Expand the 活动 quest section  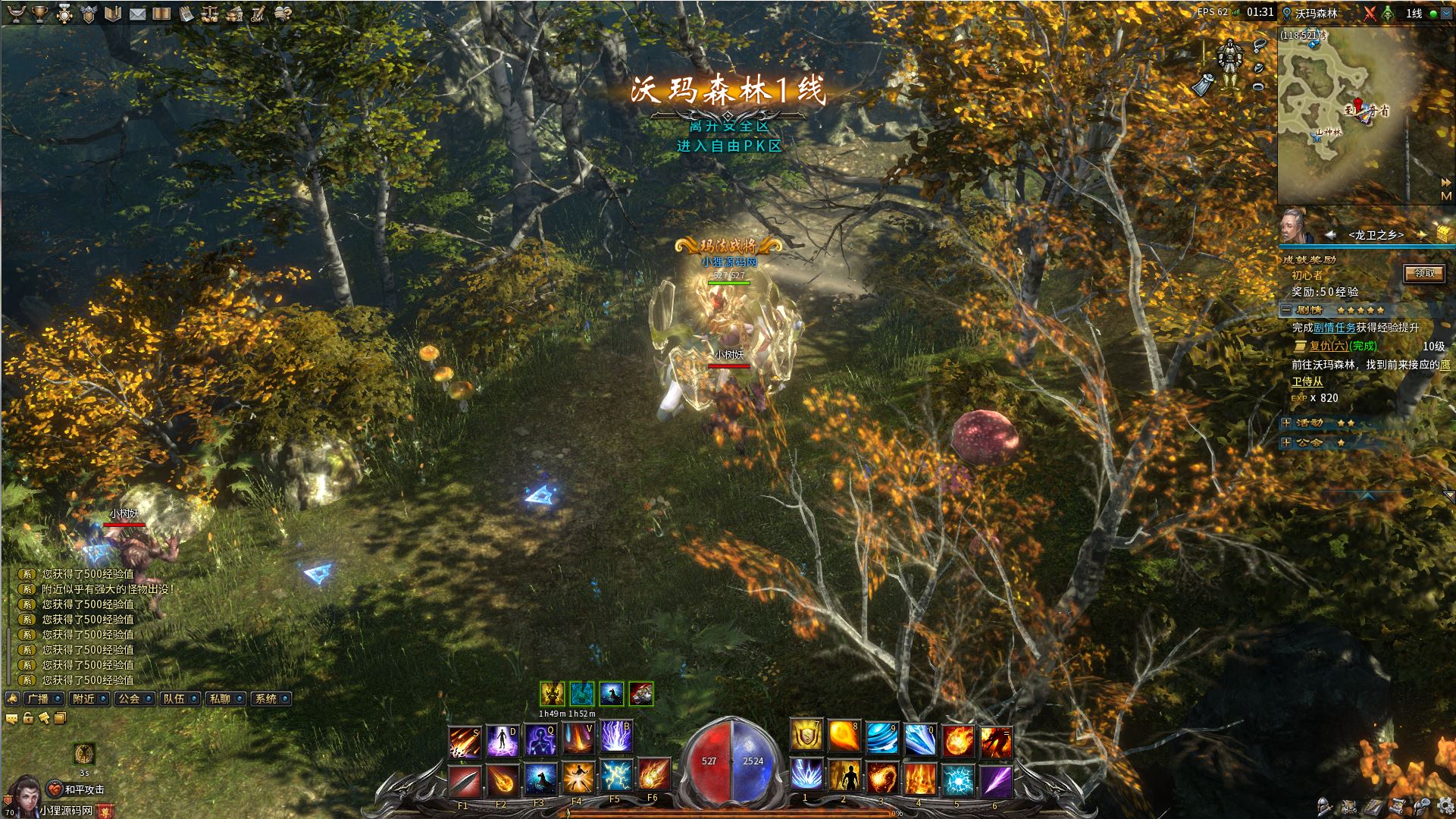(1286, 423)
